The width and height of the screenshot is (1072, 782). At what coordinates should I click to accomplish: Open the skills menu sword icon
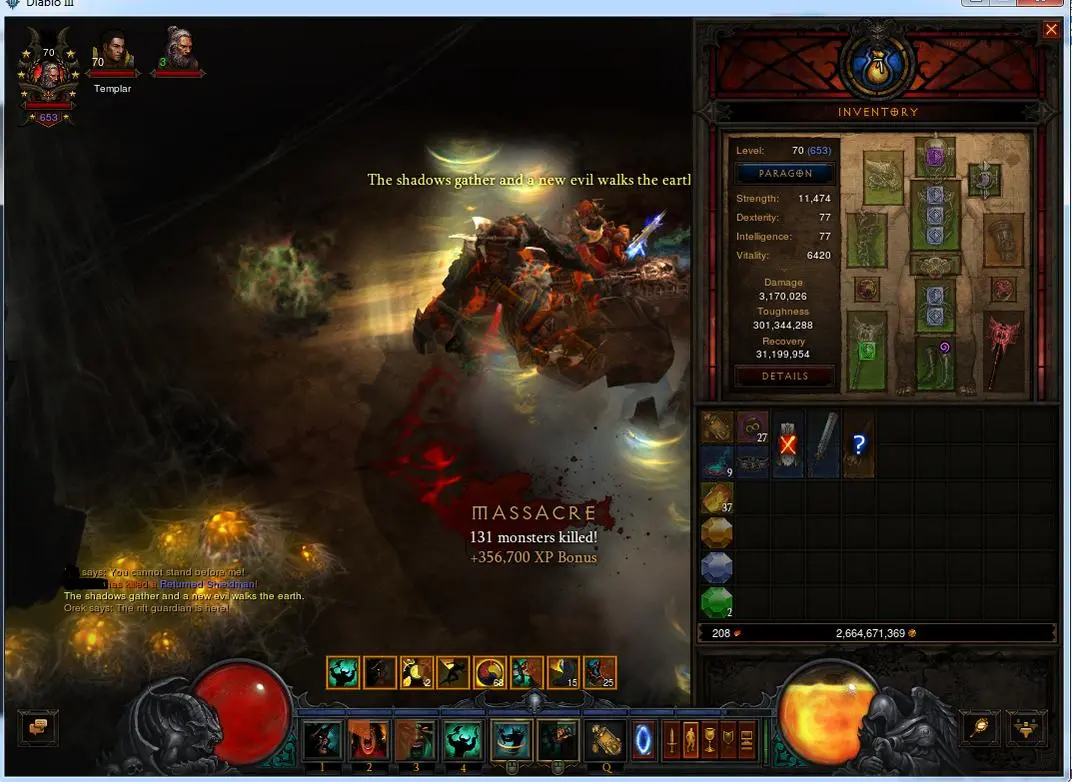pos(672,741)
